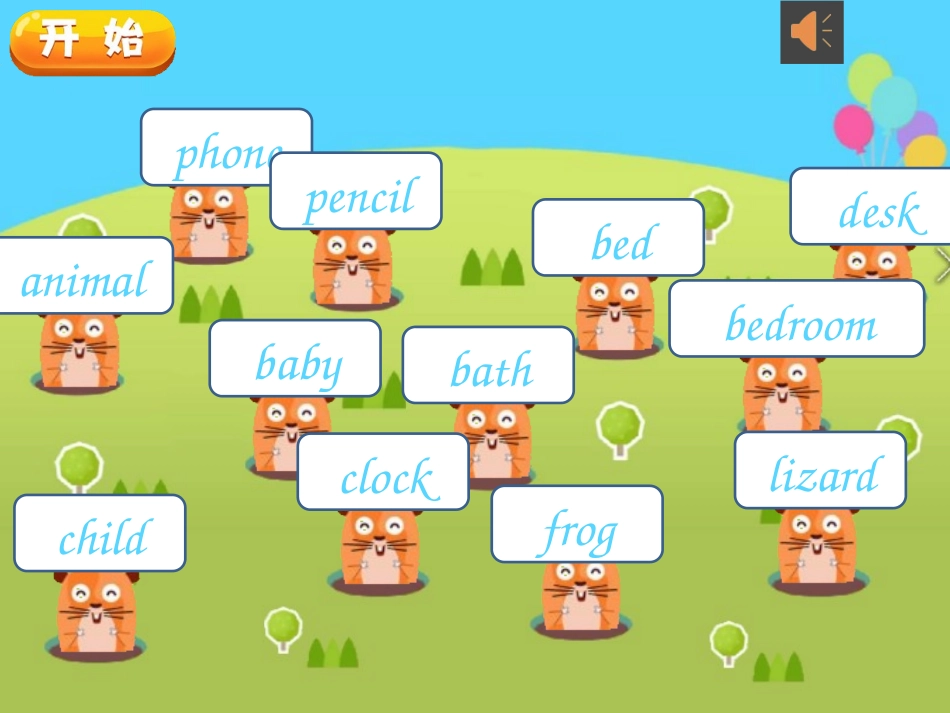Pick the "frog" word card

pyautogui.click(x=577, y=524)
